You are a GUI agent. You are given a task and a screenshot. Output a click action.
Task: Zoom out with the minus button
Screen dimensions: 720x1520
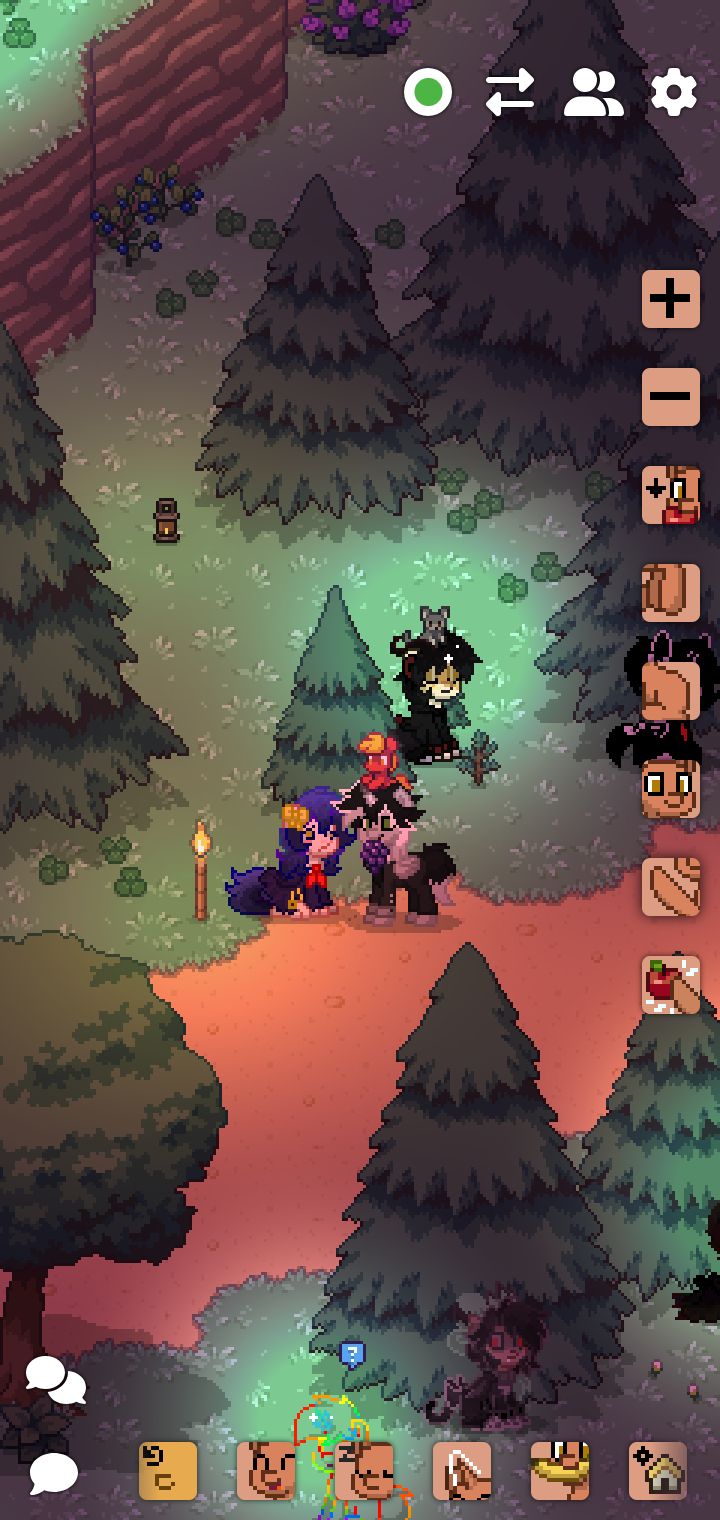[670, 396]
